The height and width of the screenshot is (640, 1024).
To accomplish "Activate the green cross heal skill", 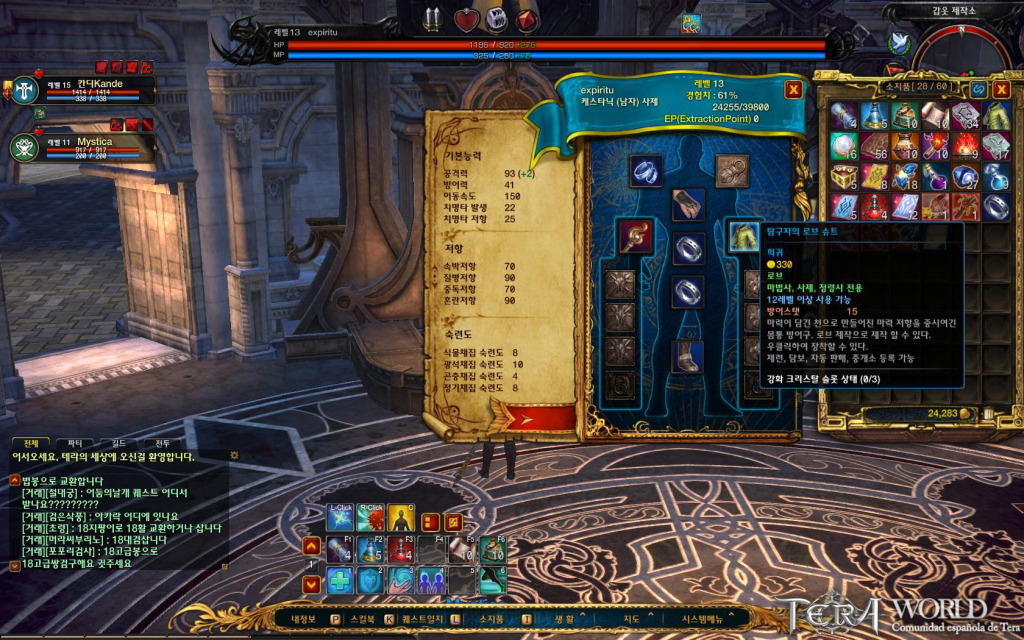I will [341, 579].
